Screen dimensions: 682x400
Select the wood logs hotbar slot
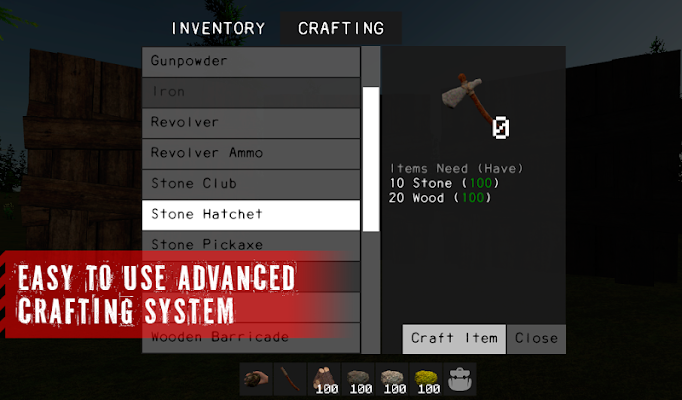[x=324, y=379]
